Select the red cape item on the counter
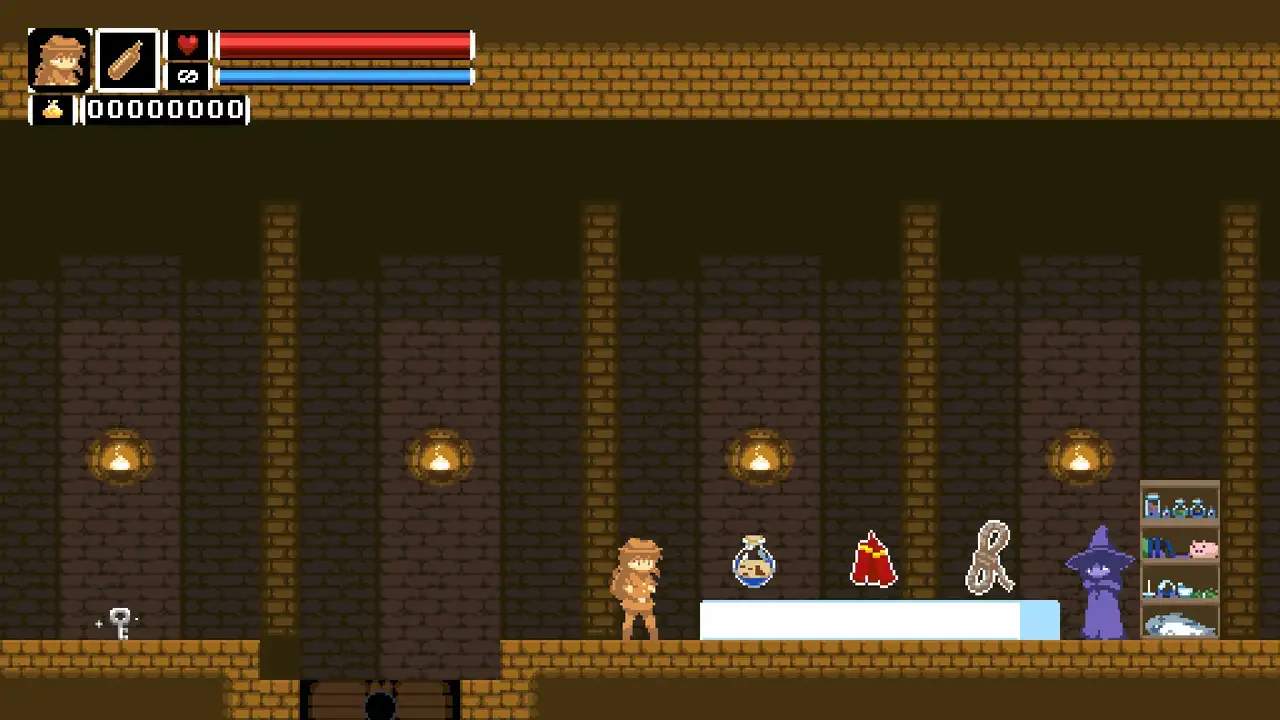The image size is (1280, 720). click(x=872, y=560)
